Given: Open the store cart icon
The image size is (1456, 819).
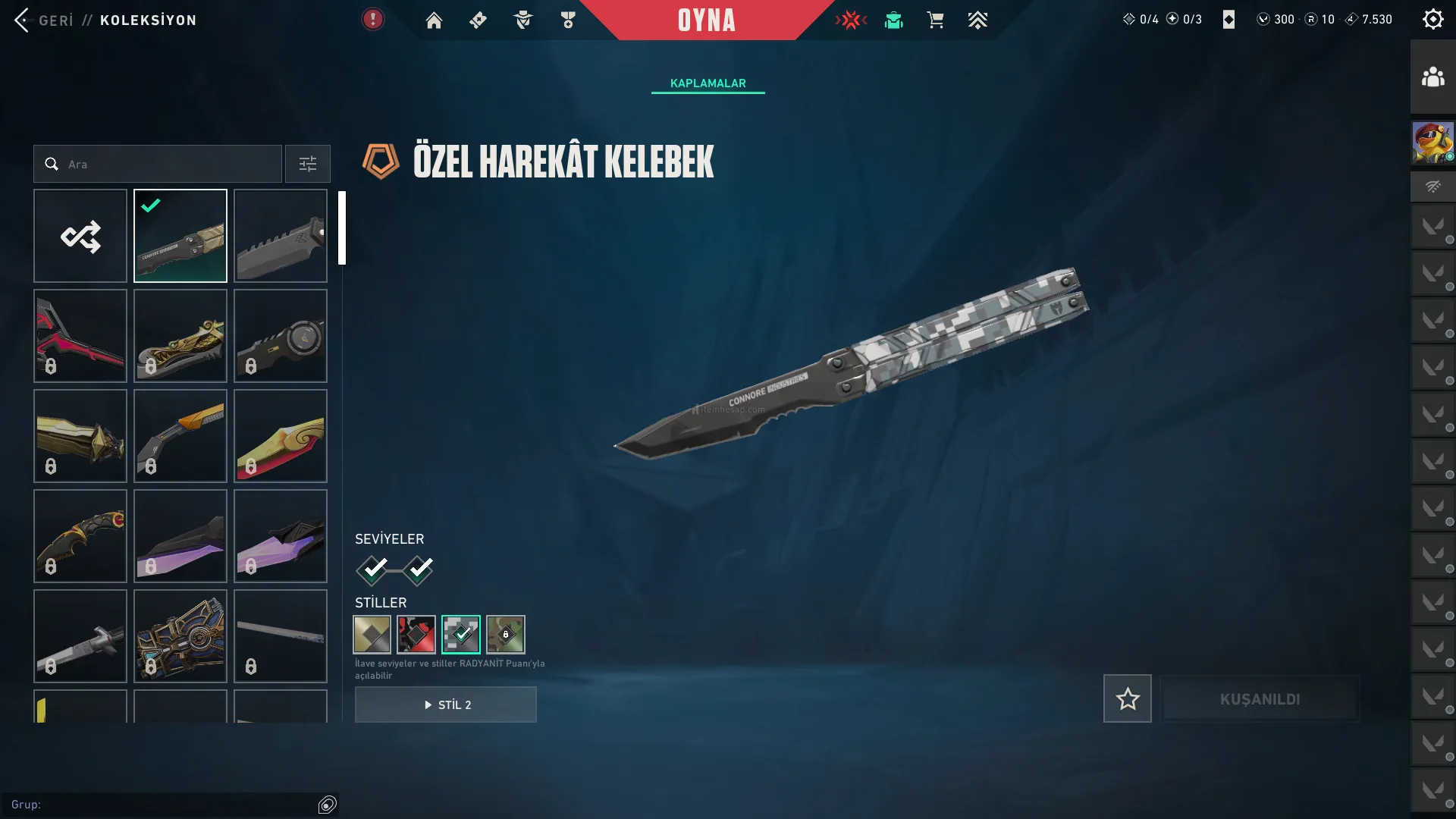Looking at the screenshot, I should tap(935, 20).
